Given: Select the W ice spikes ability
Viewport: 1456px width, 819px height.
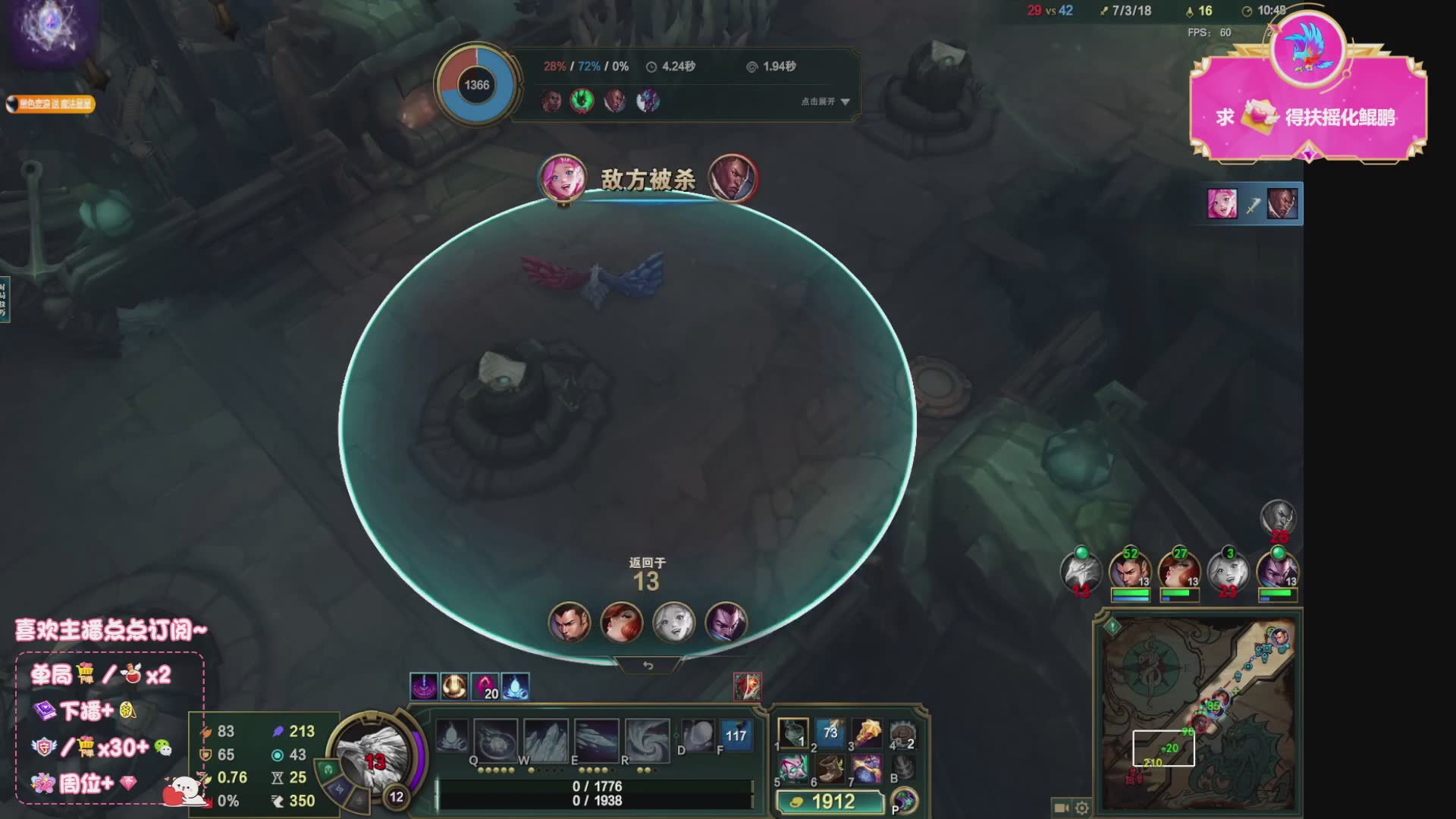Looking at the screenshot, I should [546, 739].
